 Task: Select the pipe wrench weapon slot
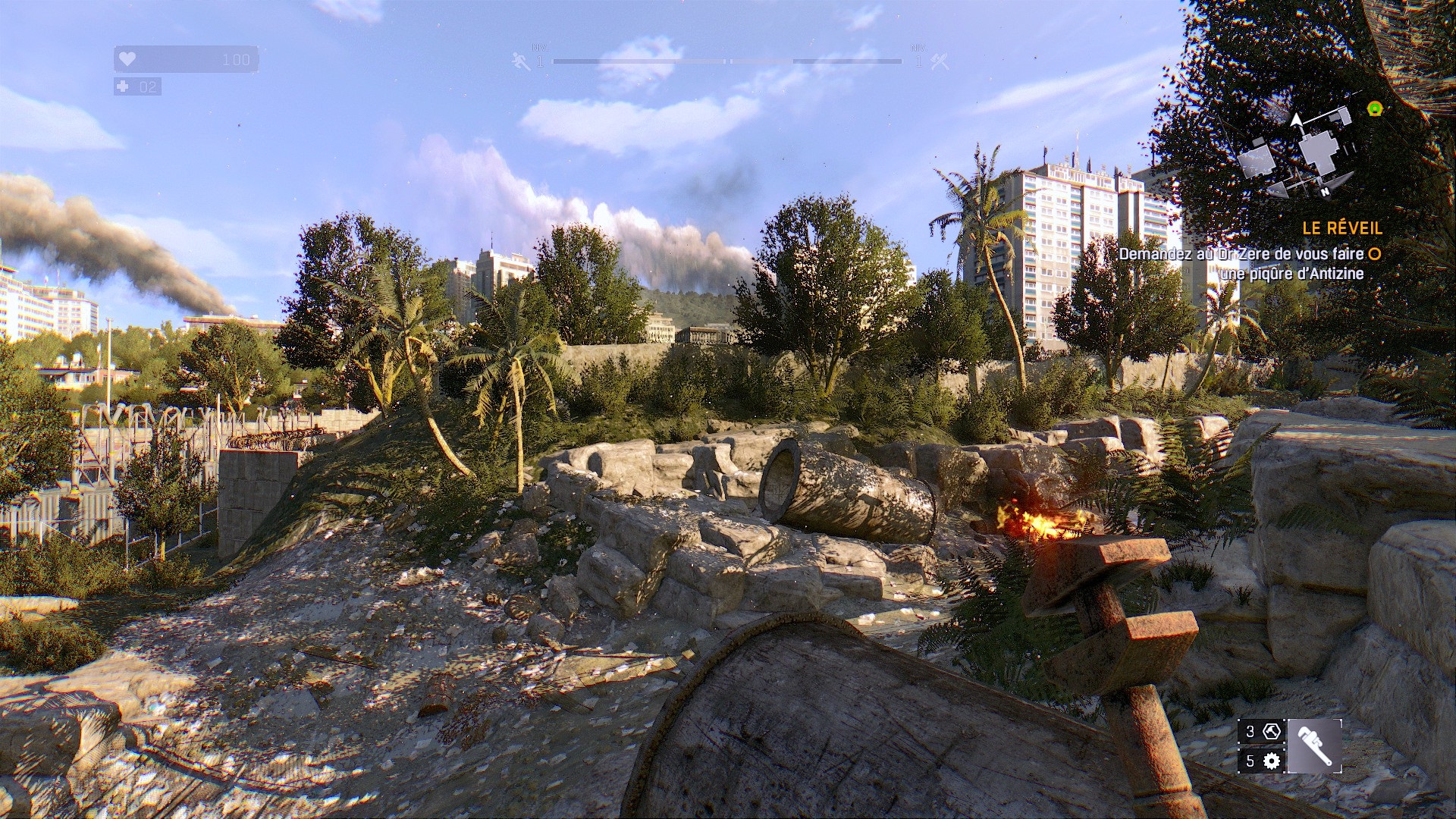[x=1314, y=746]
